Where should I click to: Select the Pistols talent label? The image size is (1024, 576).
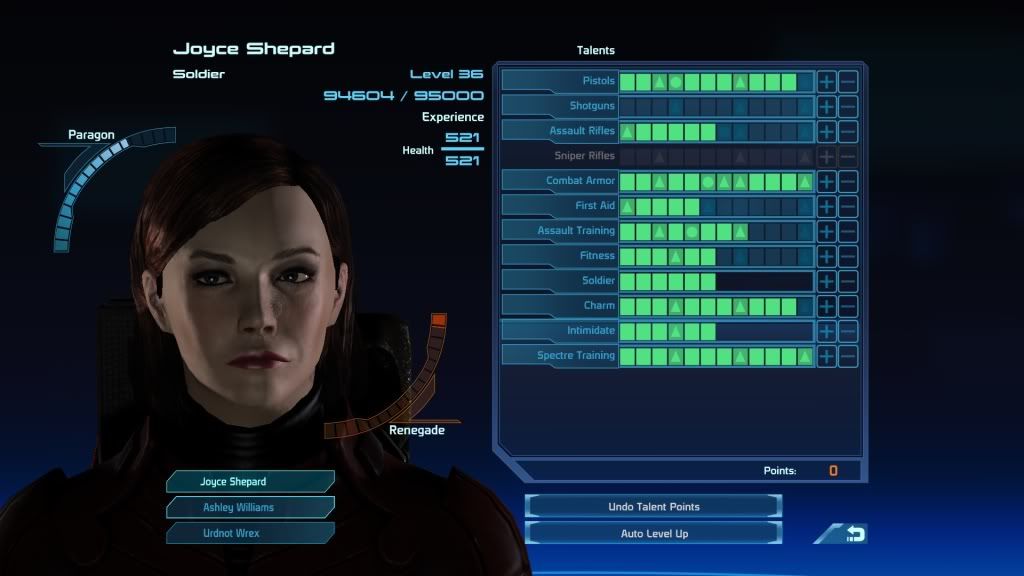(x=560, y=81)
